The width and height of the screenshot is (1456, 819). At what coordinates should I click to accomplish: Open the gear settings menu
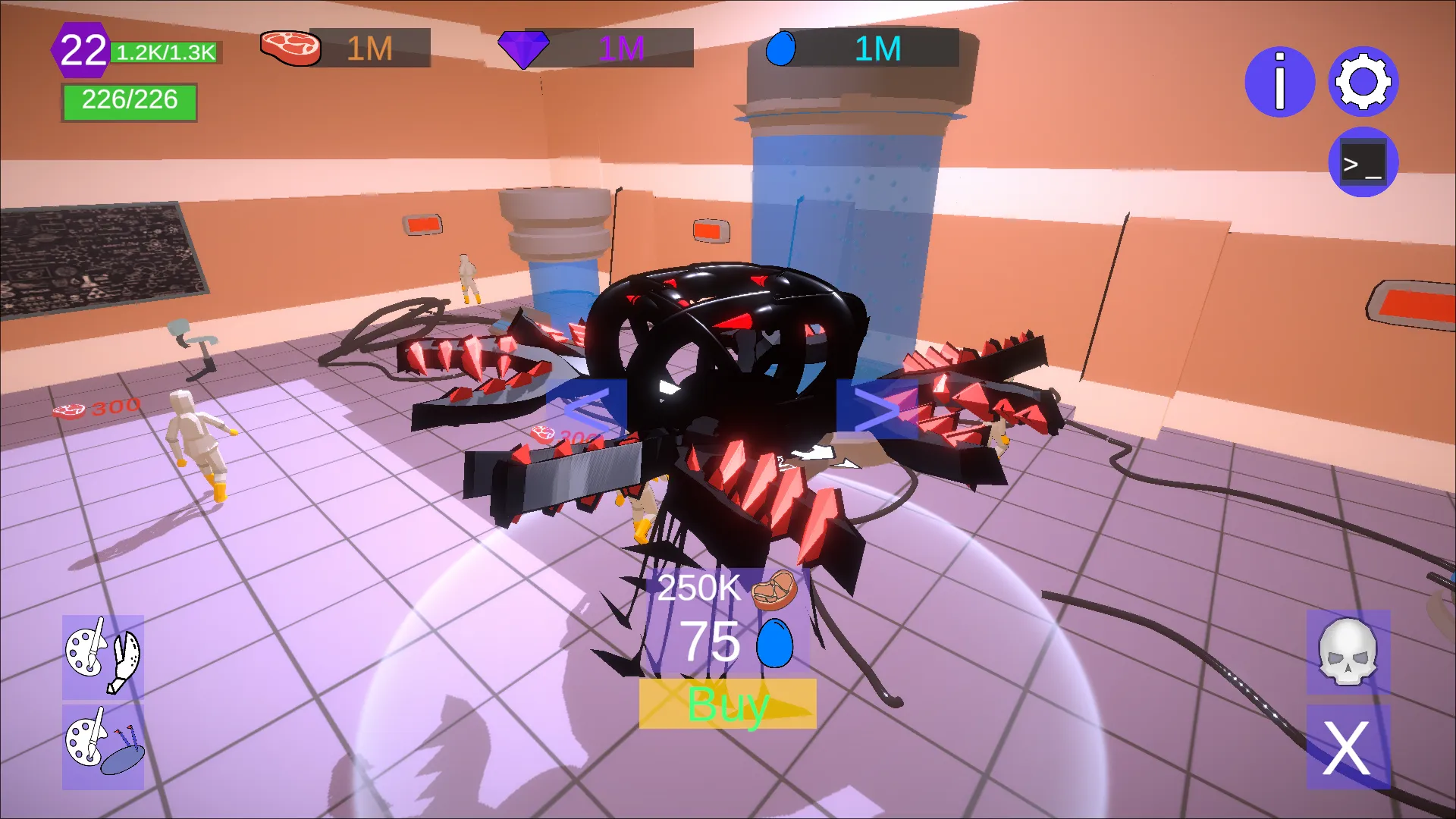coord(1363,82)
